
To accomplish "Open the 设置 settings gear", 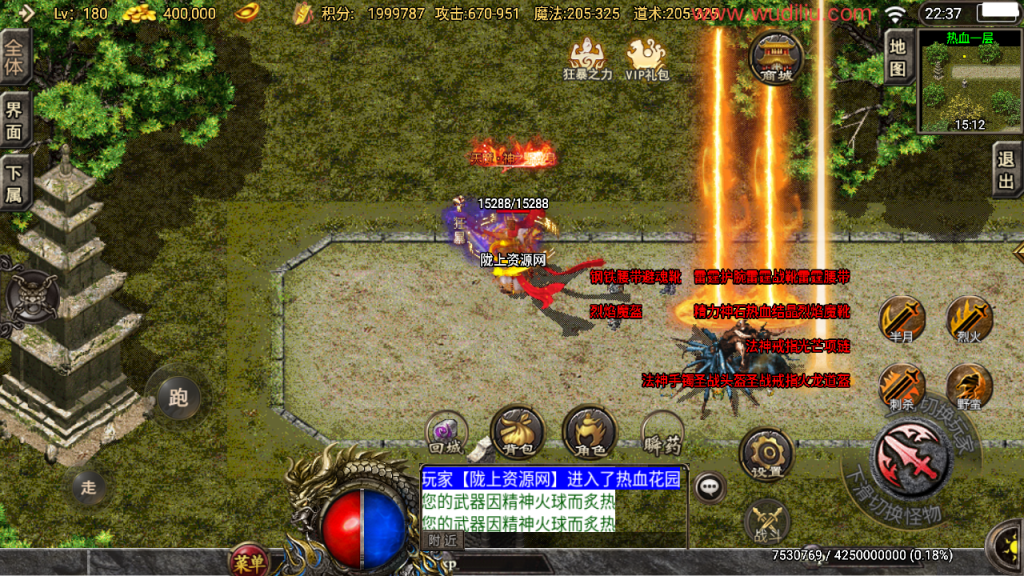I will click(766, 453).
